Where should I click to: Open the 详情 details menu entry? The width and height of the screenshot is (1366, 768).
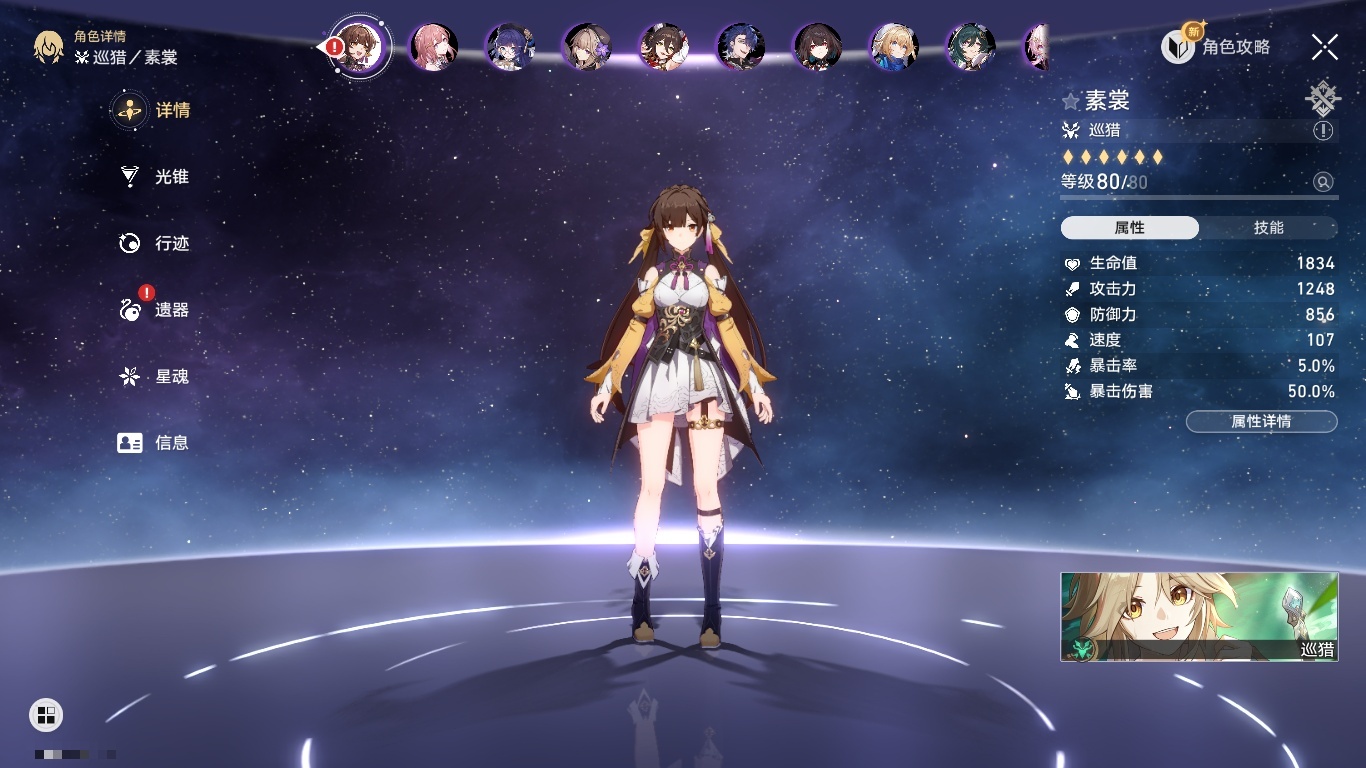click(x=153, y=110)
